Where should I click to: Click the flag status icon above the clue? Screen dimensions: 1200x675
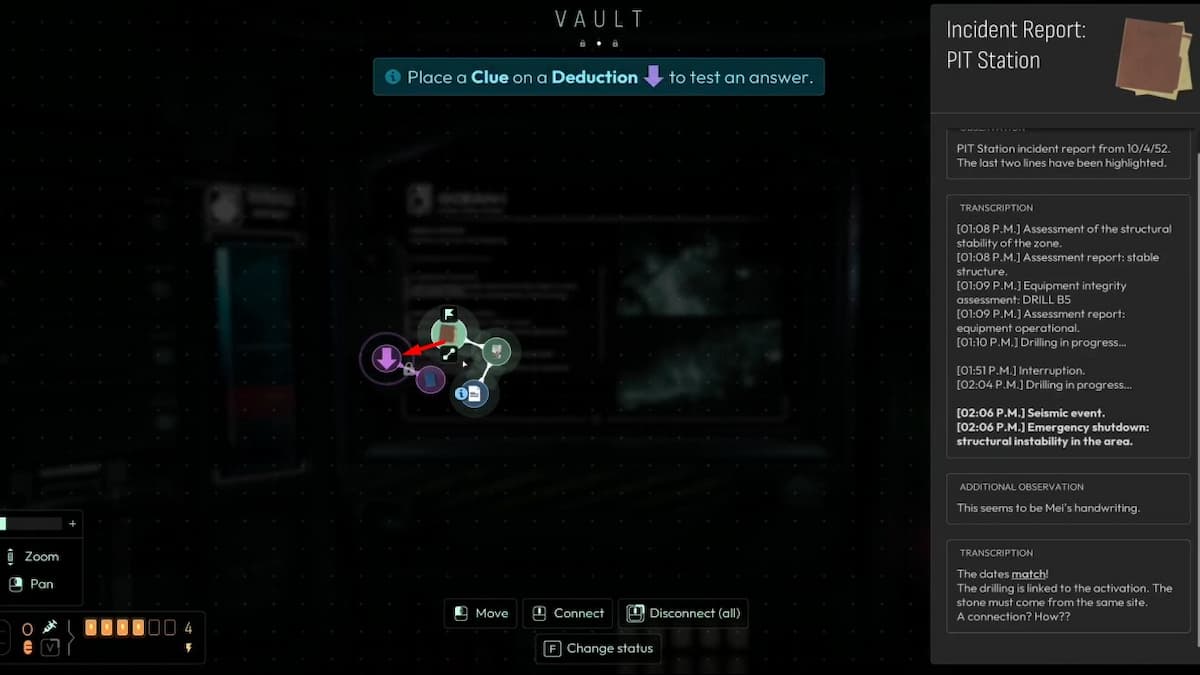[449, 314]
